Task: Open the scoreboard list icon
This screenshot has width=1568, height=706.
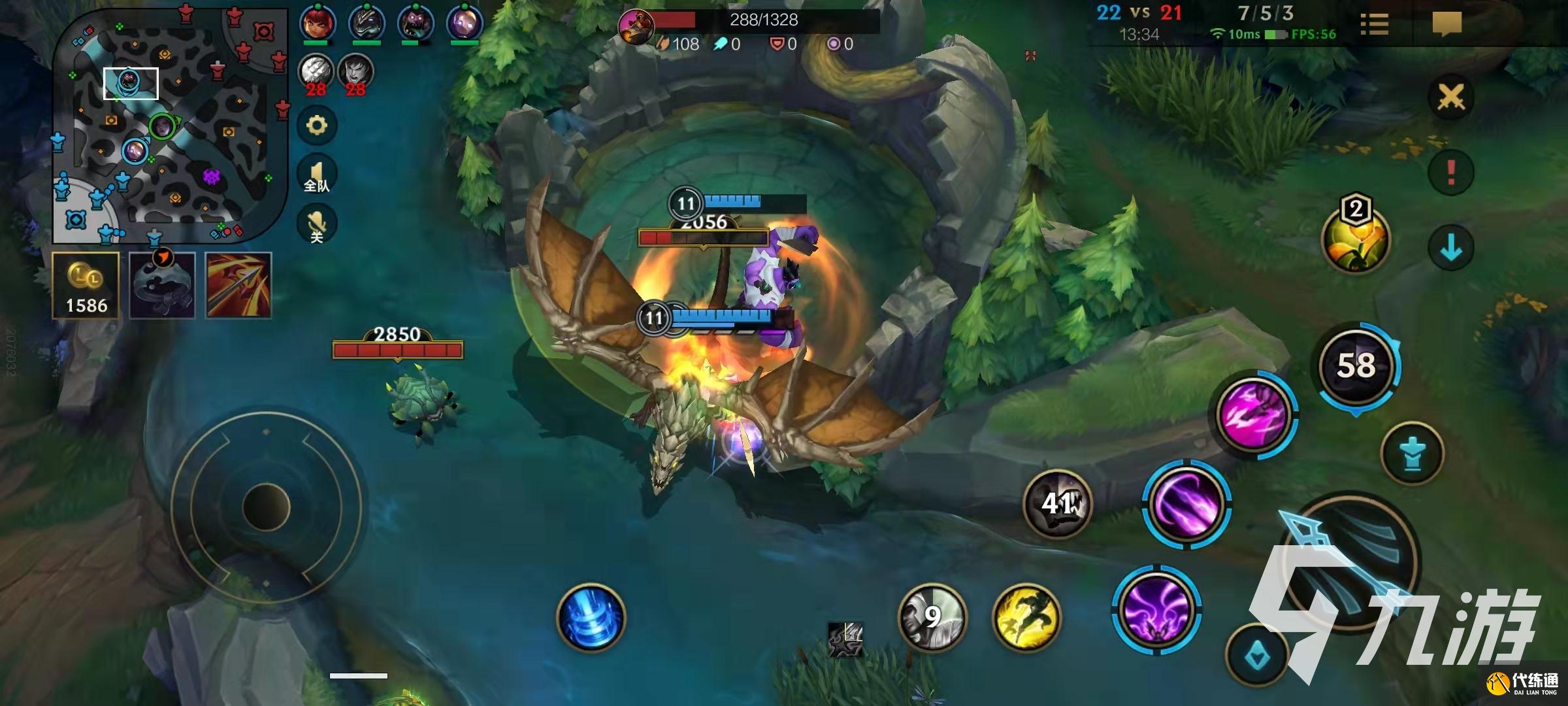Action: (x=1374, y=25)
